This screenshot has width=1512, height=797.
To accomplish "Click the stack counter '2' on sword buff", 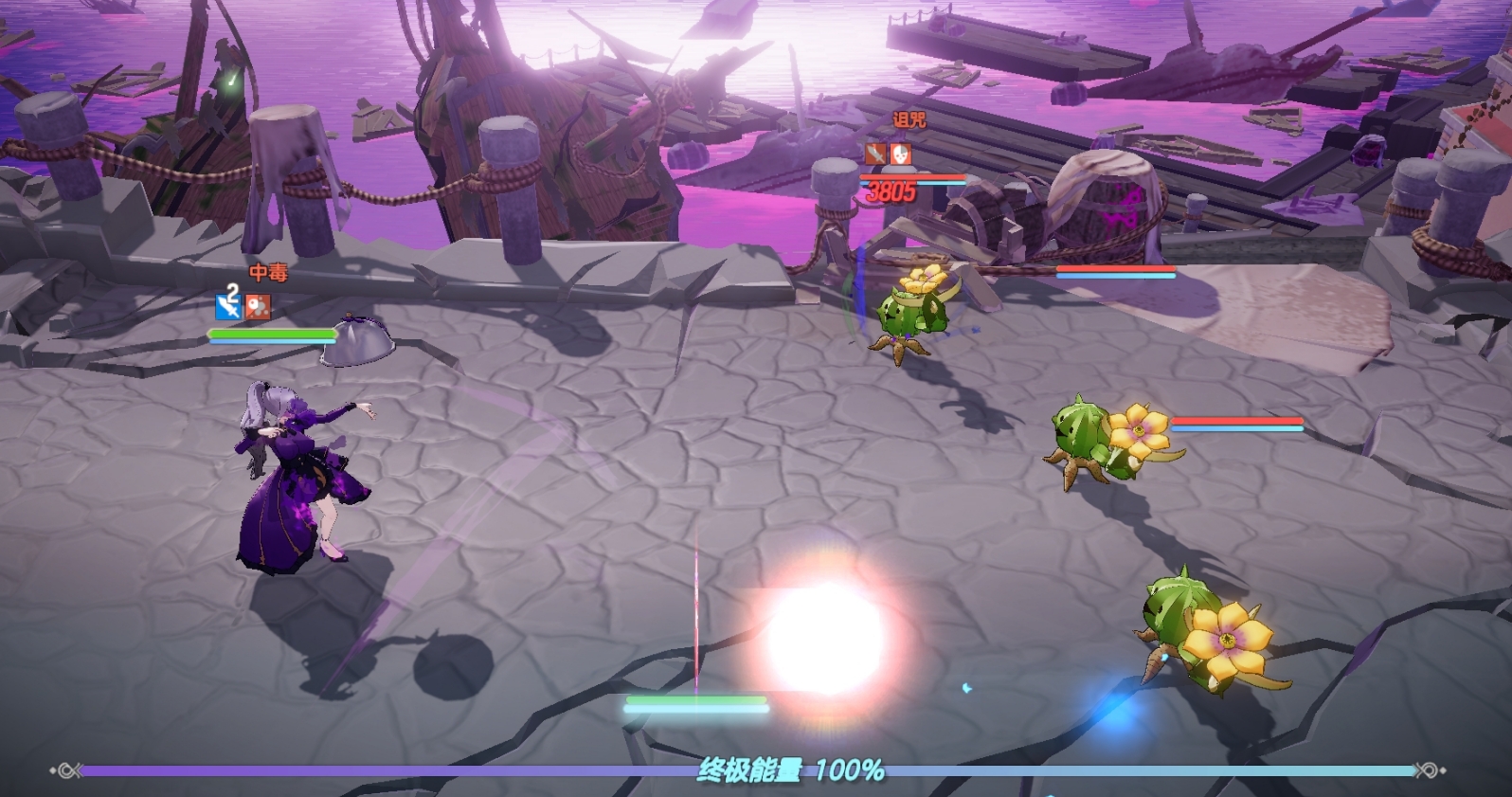I will point(231,294).
